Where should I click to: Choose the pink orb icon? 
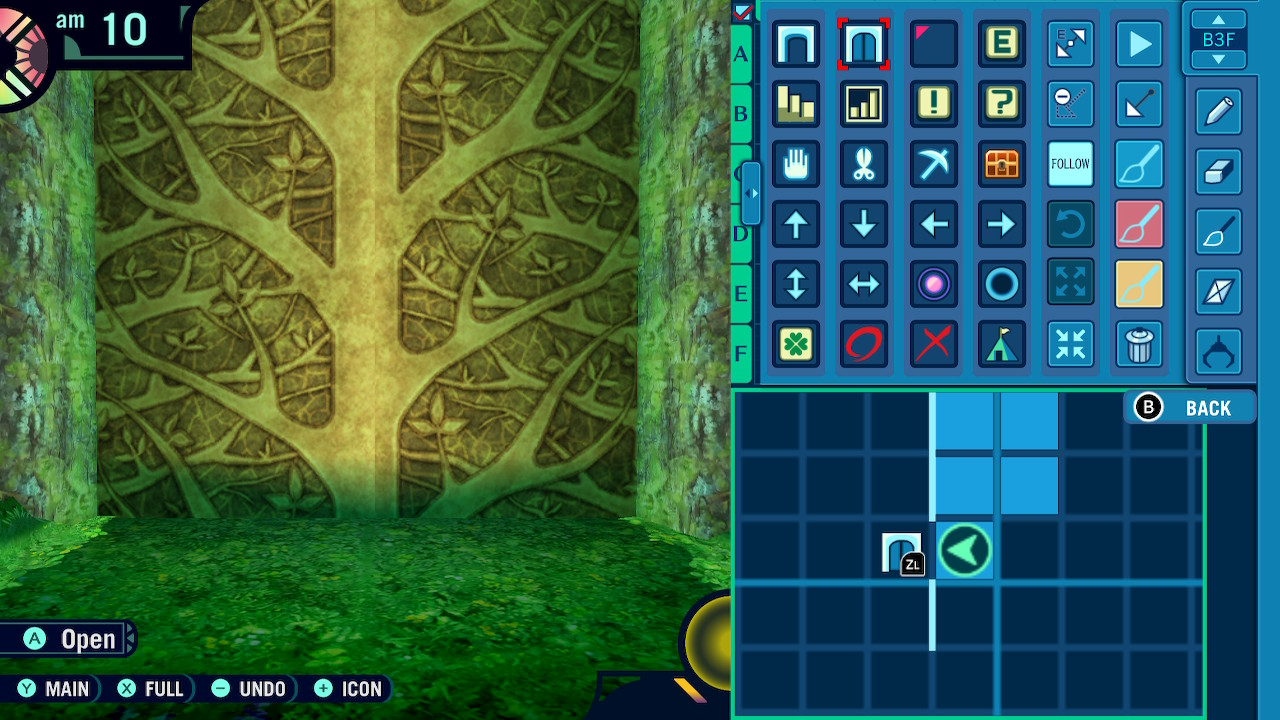[x=933, y=284]
